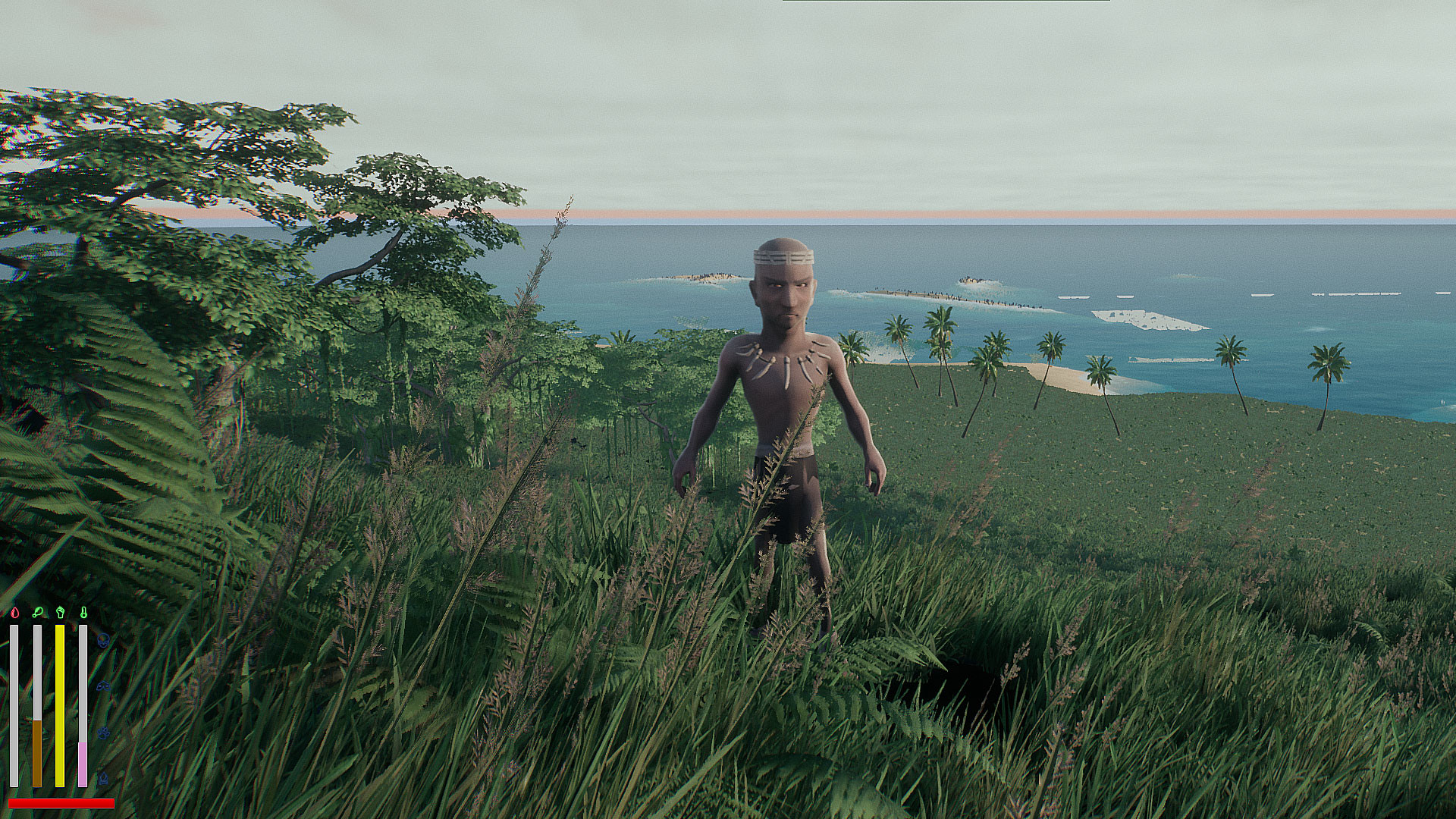Select the drumstick hunger icon

(x=38, y=613)
